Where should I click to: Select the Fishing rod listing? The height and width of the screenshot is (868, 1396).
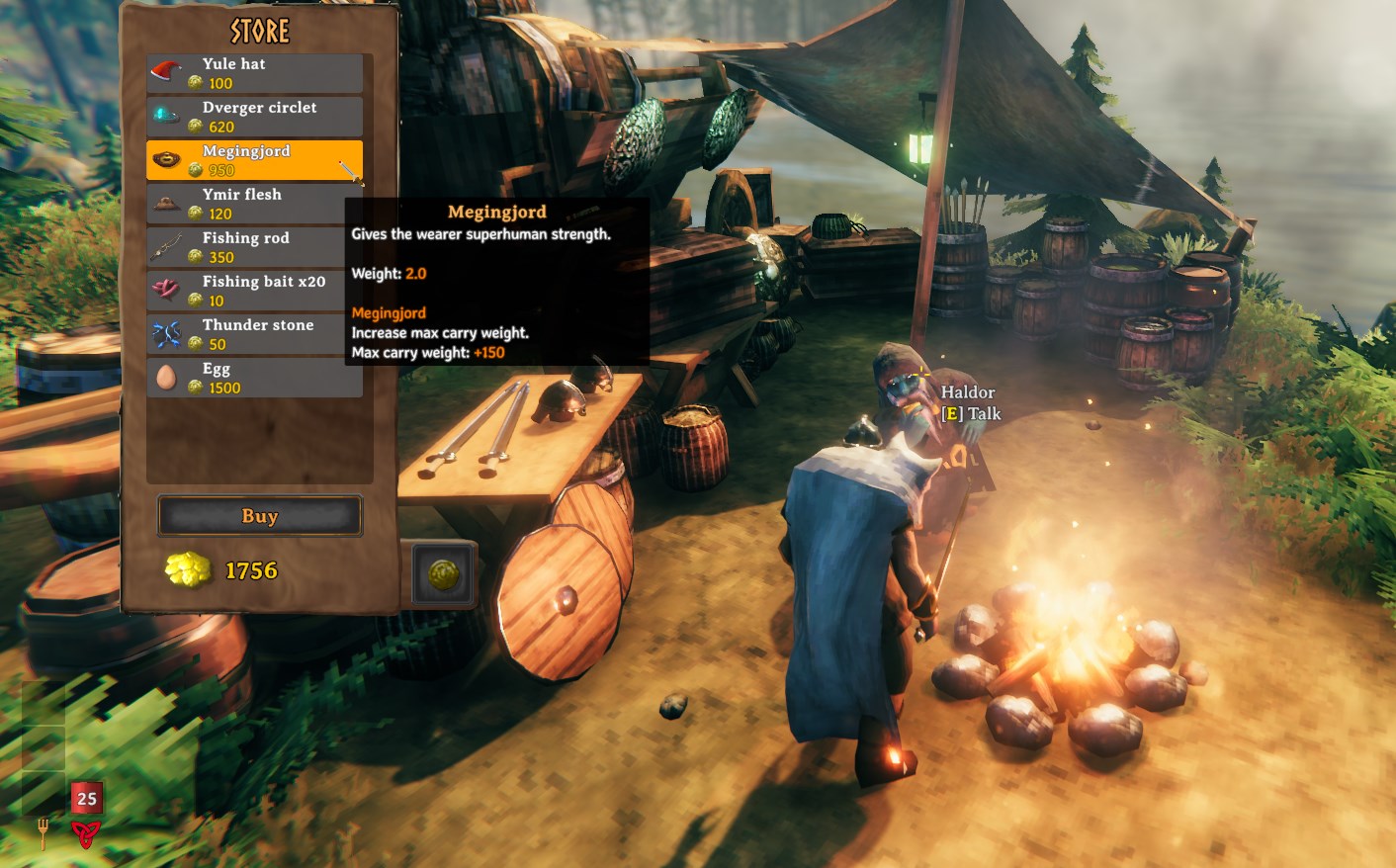click(255, 247)
